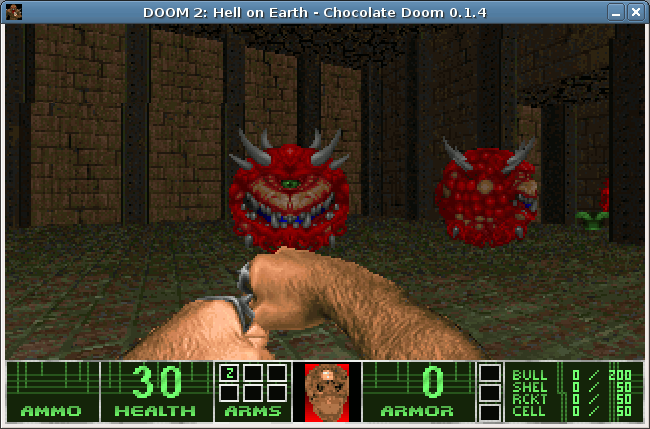Select weapon slot 2 in Arms panel
The height and width of the screenshot is (429, 650).
[x=229, y=374]
